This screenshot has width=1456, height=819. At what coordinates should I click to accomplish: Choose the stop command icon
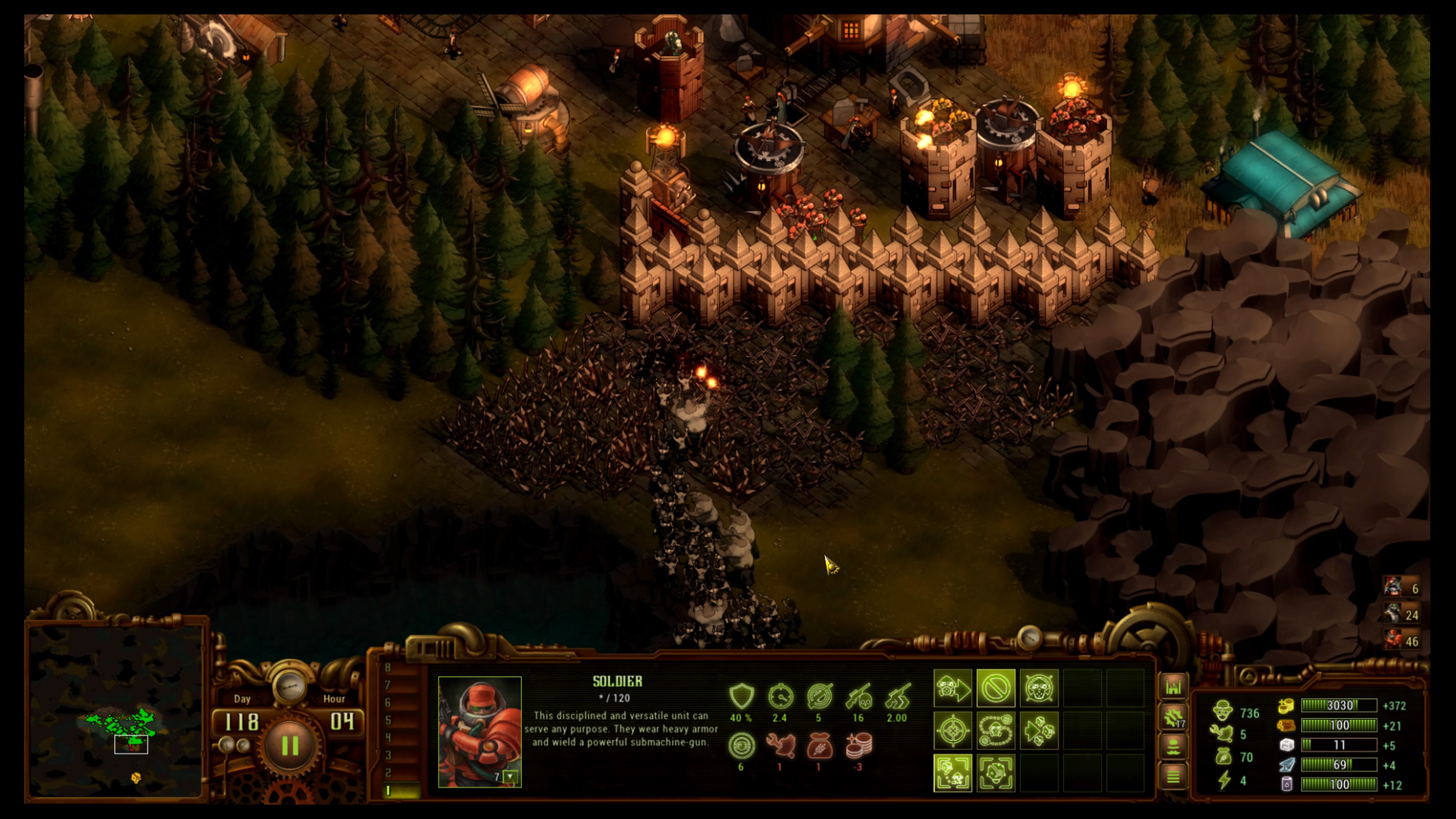995,689
